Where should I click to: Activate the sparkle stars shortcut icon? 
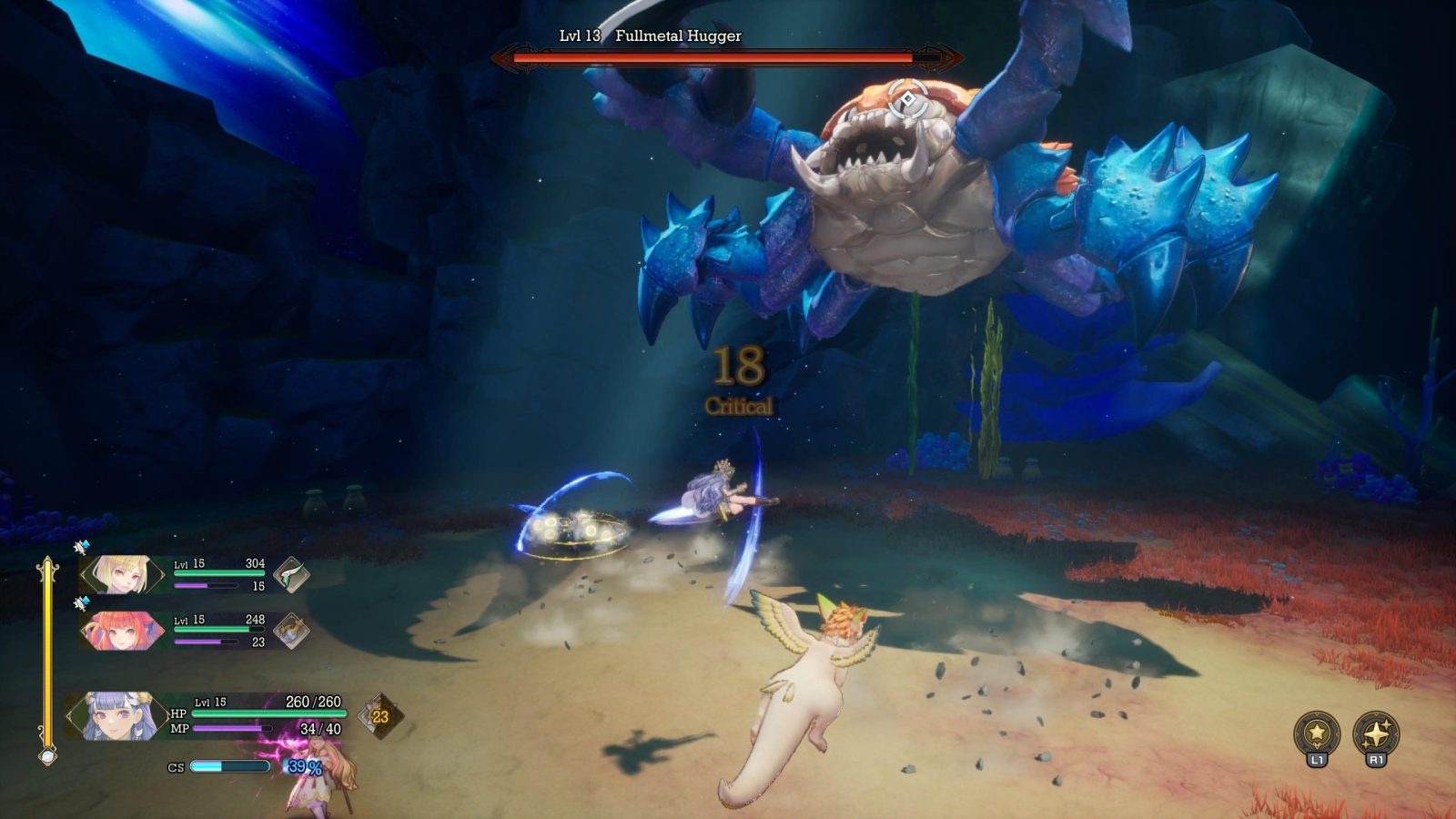1376,733
